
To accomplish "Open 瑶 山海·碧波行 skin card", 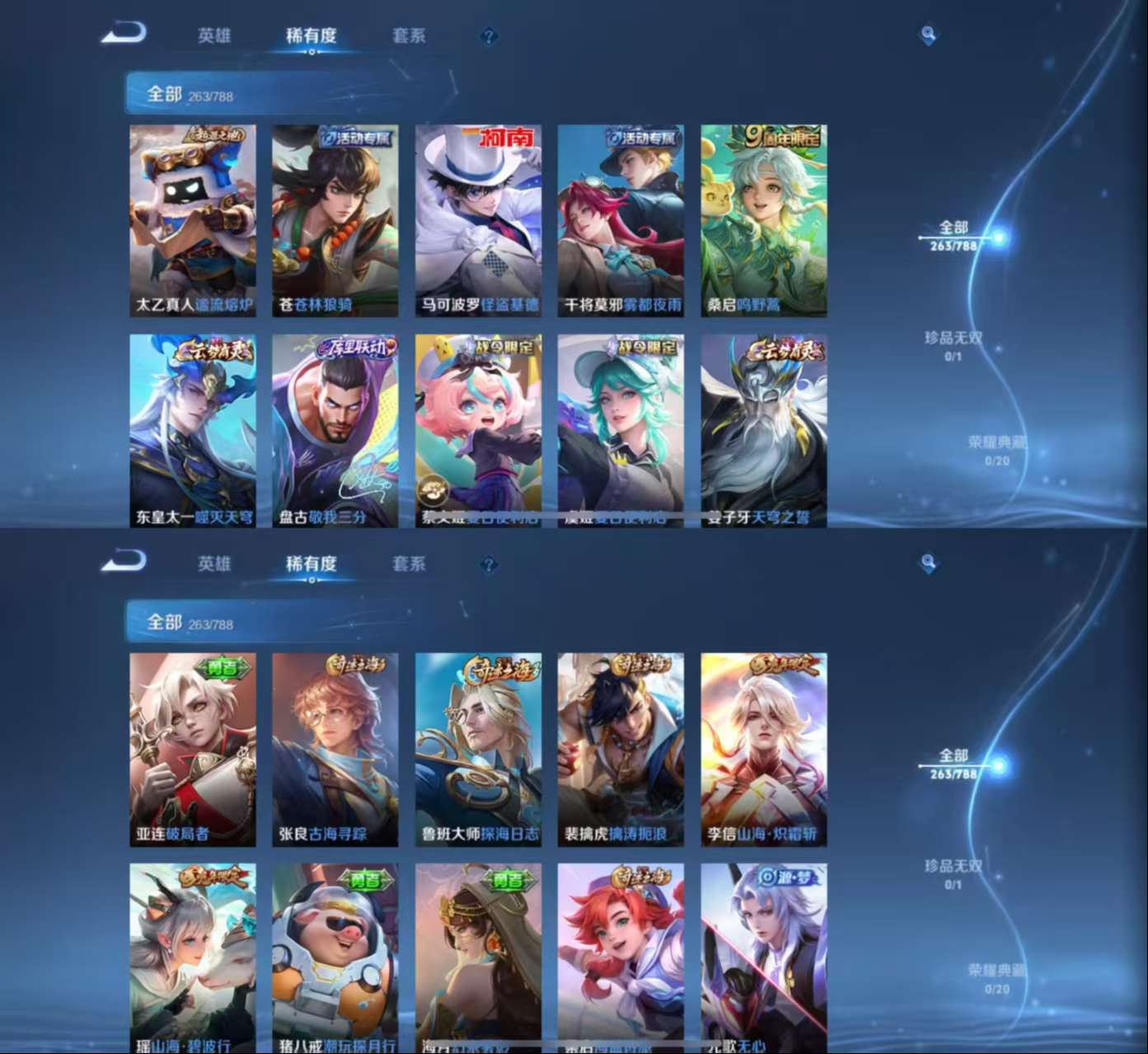I will pos(193,958).
